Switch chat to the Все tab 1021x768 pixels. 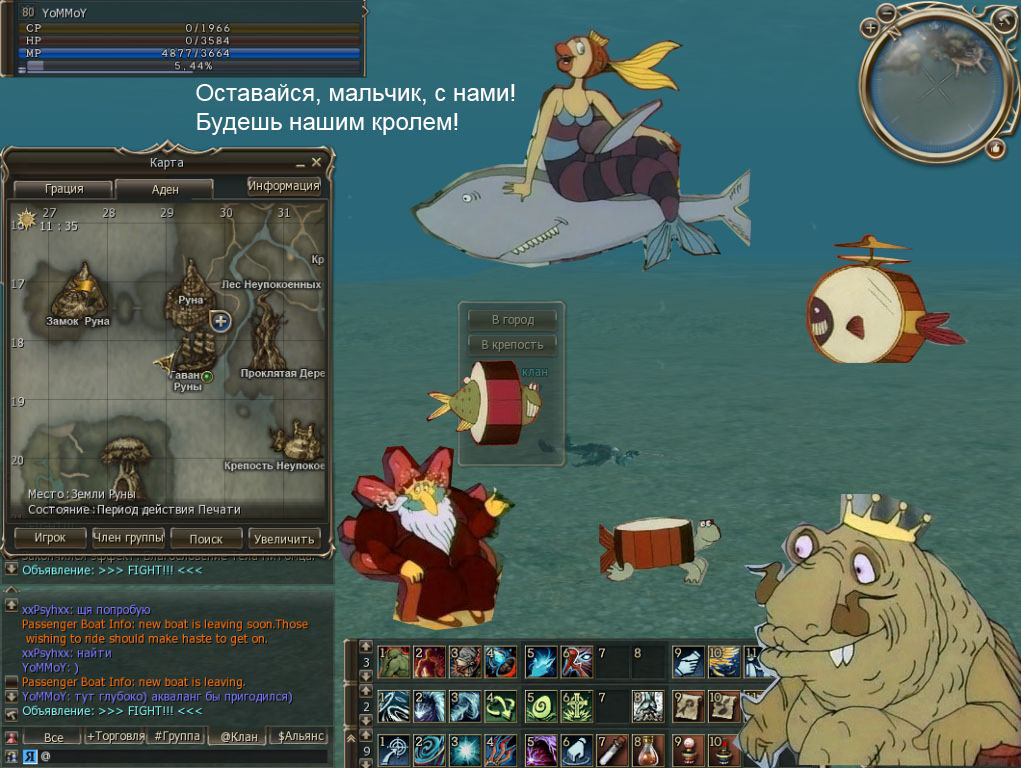tap(53, 737)
